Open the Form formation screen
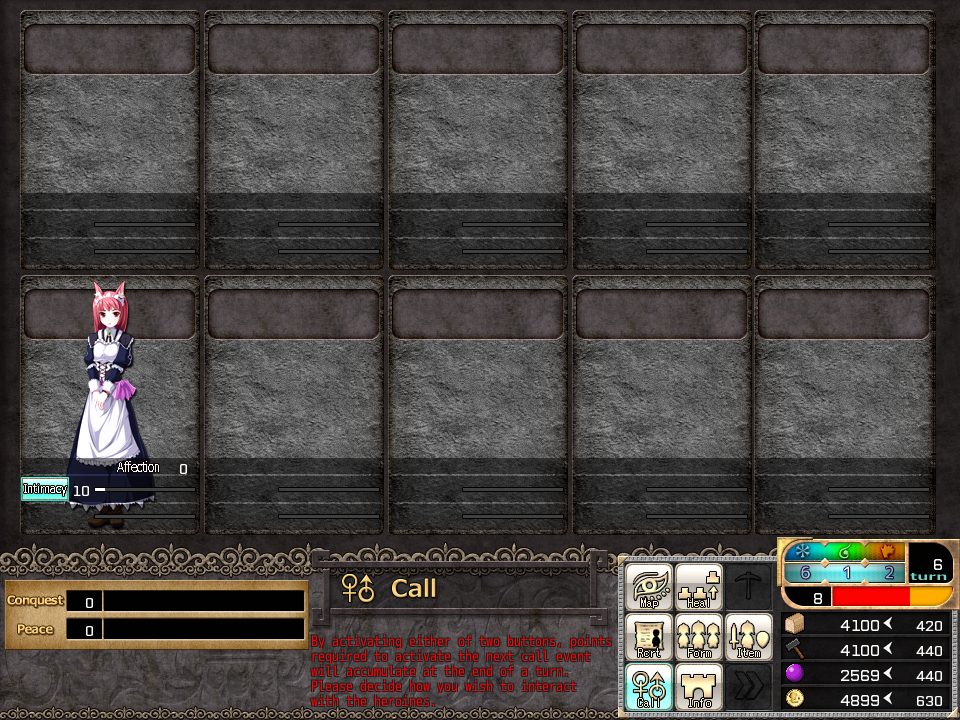 point(699,637)
